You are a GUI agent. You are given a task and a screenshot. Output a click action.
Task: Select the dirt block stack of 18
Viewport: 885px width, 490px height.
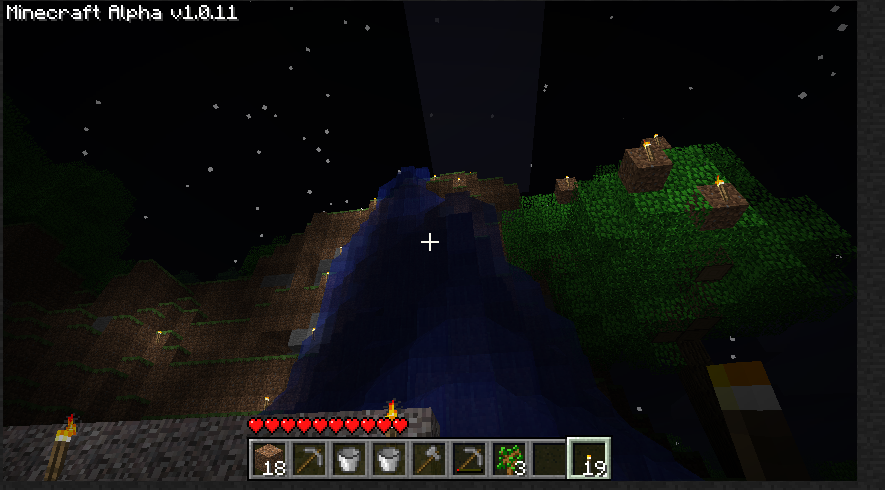[269, 459]
